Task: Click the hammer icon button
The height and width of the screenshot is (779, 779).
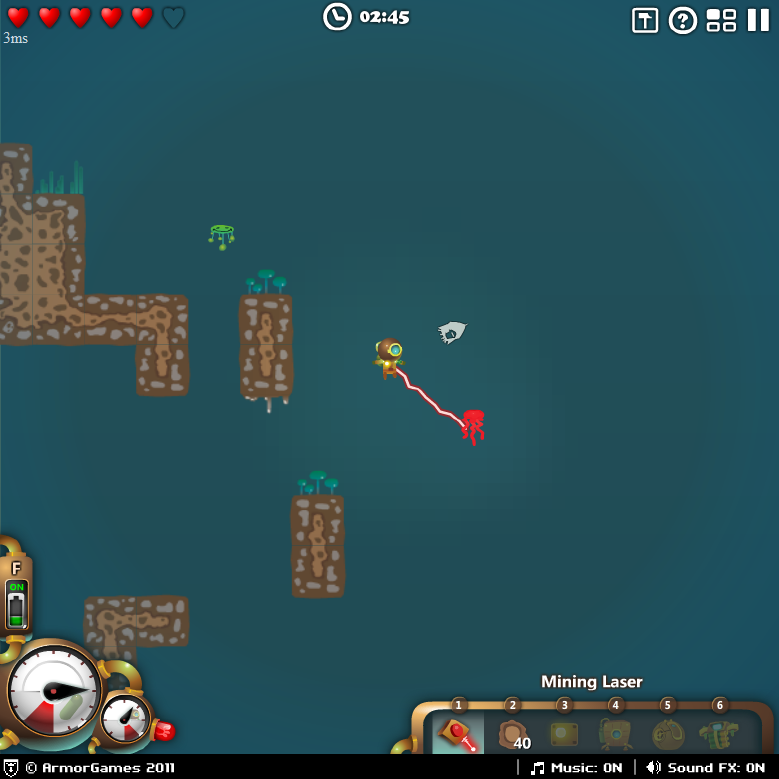Action: (645, 20)
